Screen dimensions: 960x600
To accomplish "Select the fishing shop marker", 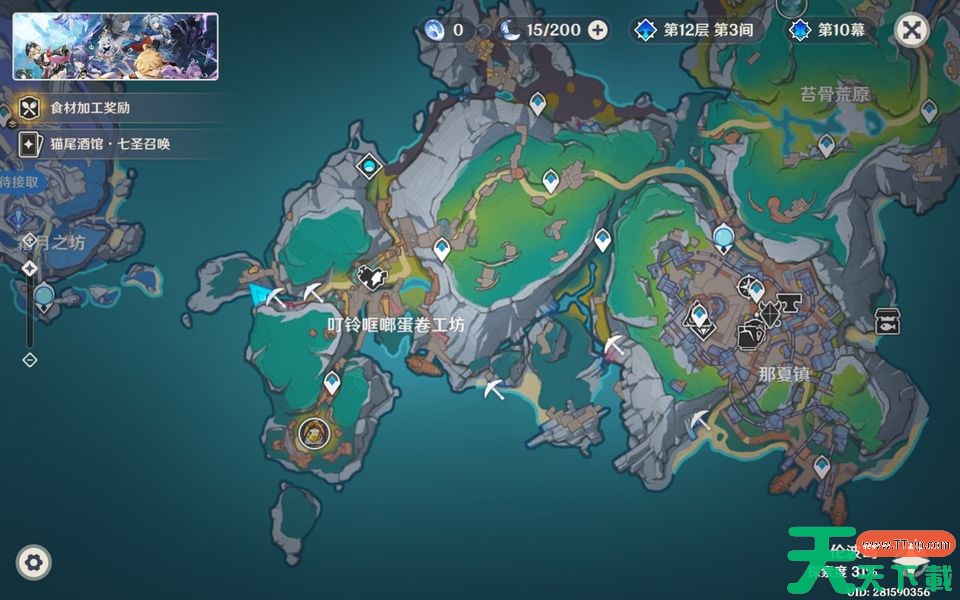I will [x=886, y=321].
